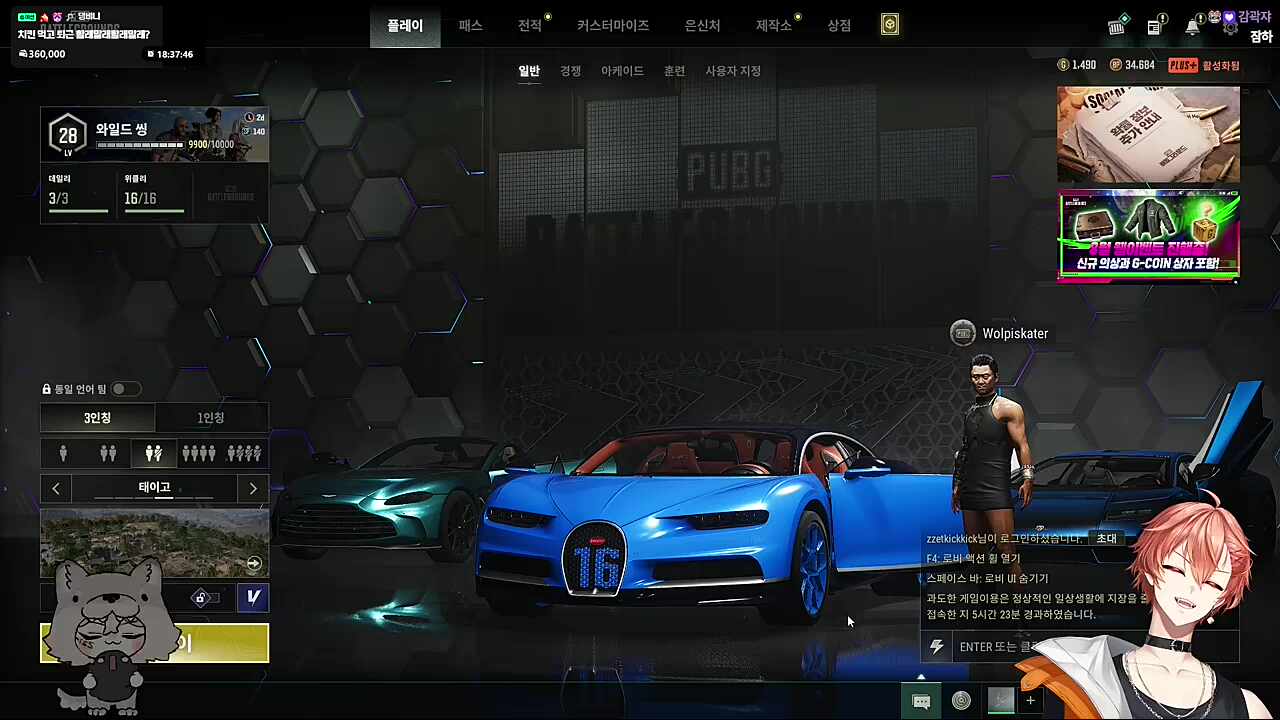Choose the 훈련 (Training) mode tab
This screenshot has height=720, width=1280.
[674, 71]
